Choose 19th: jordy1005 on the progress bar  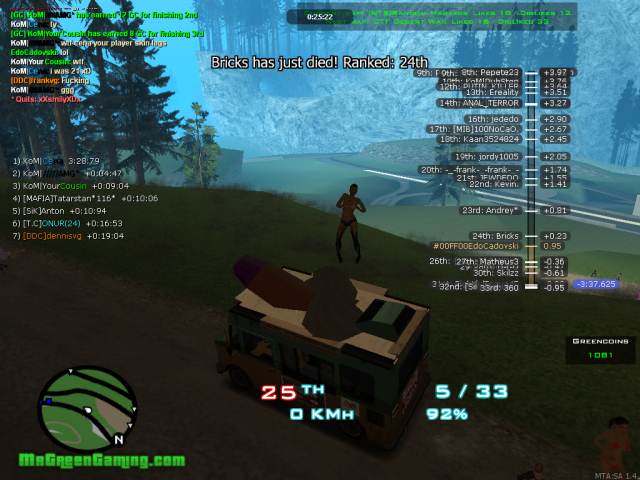[487, 157]
